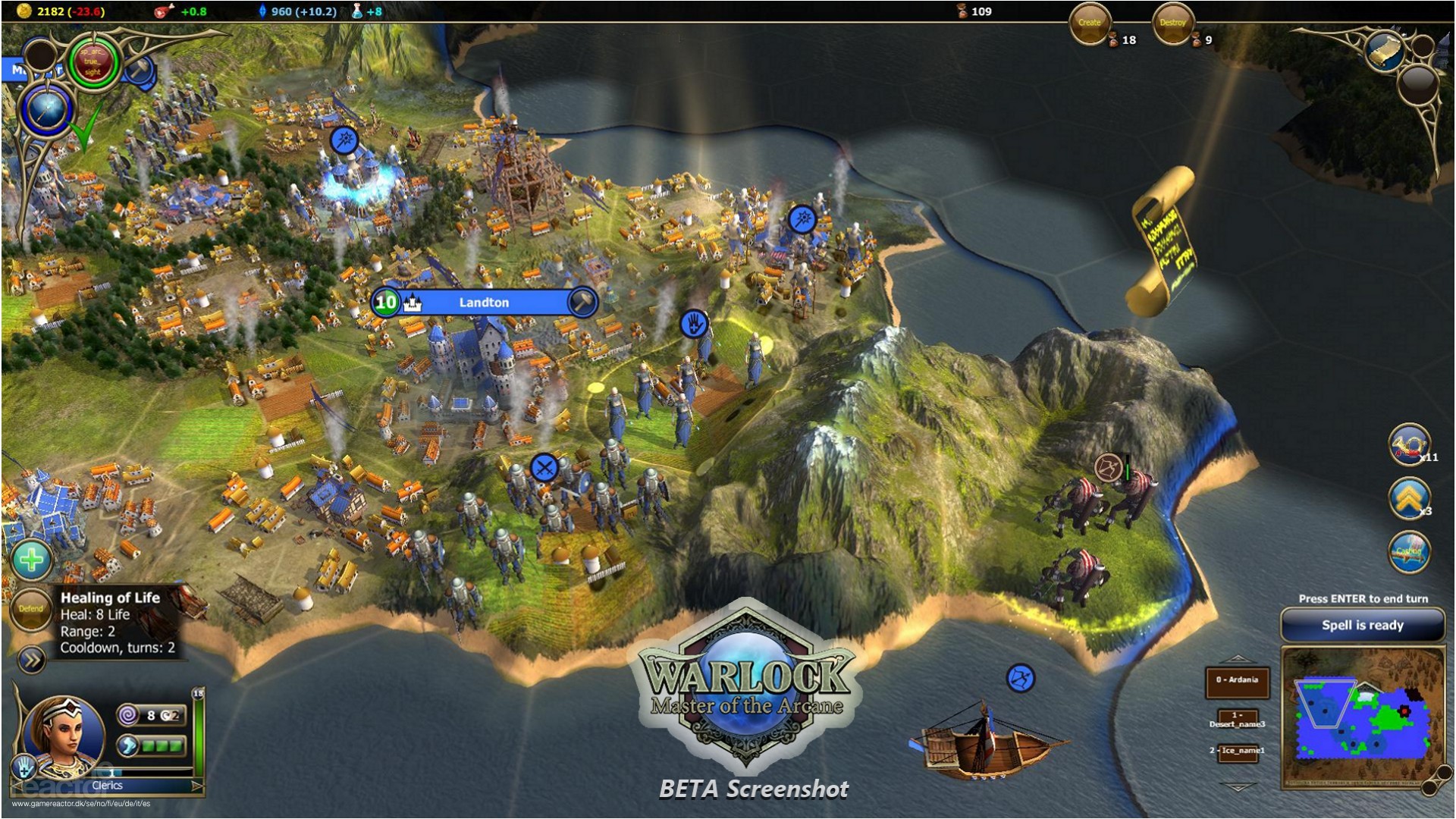Click the Destroy button

coord(1172,24)
